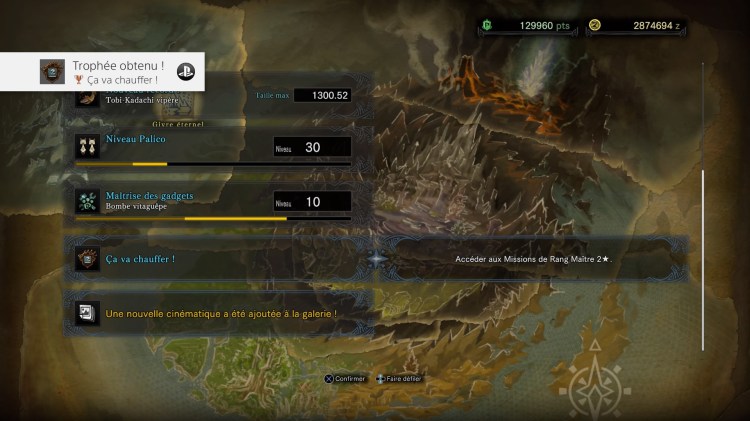Click the results list scrollbar
The image size is (750, 421).
coord(703,259)
